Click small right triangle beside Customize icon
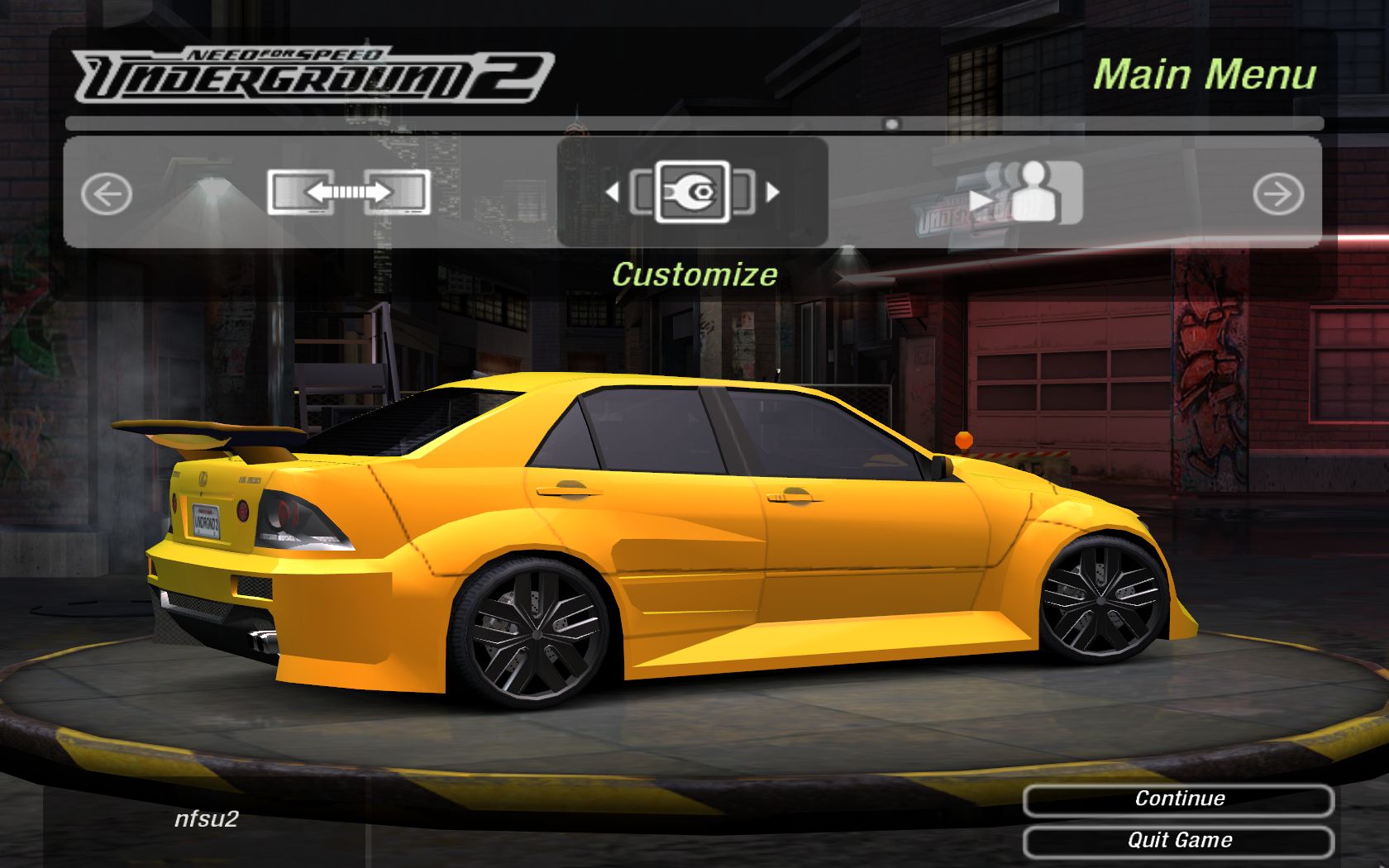Viewport: 1389px width, 868px height. tap(773, 193)
